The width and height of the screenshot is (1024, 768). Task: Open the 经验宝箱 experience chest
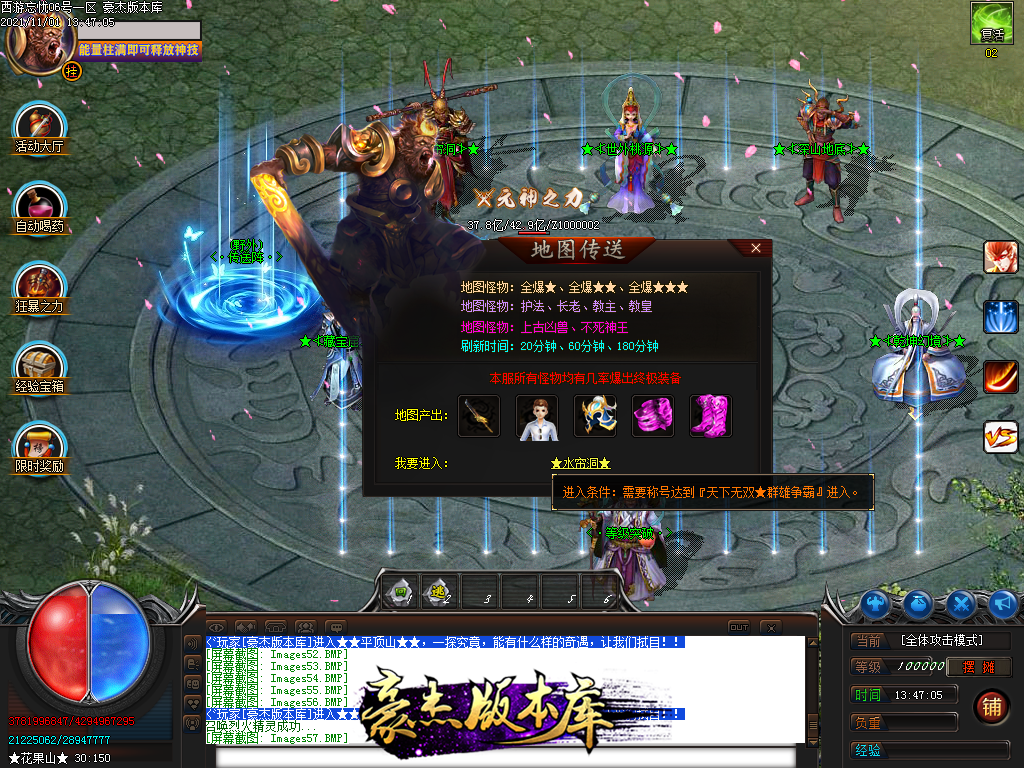coord(39,365)
